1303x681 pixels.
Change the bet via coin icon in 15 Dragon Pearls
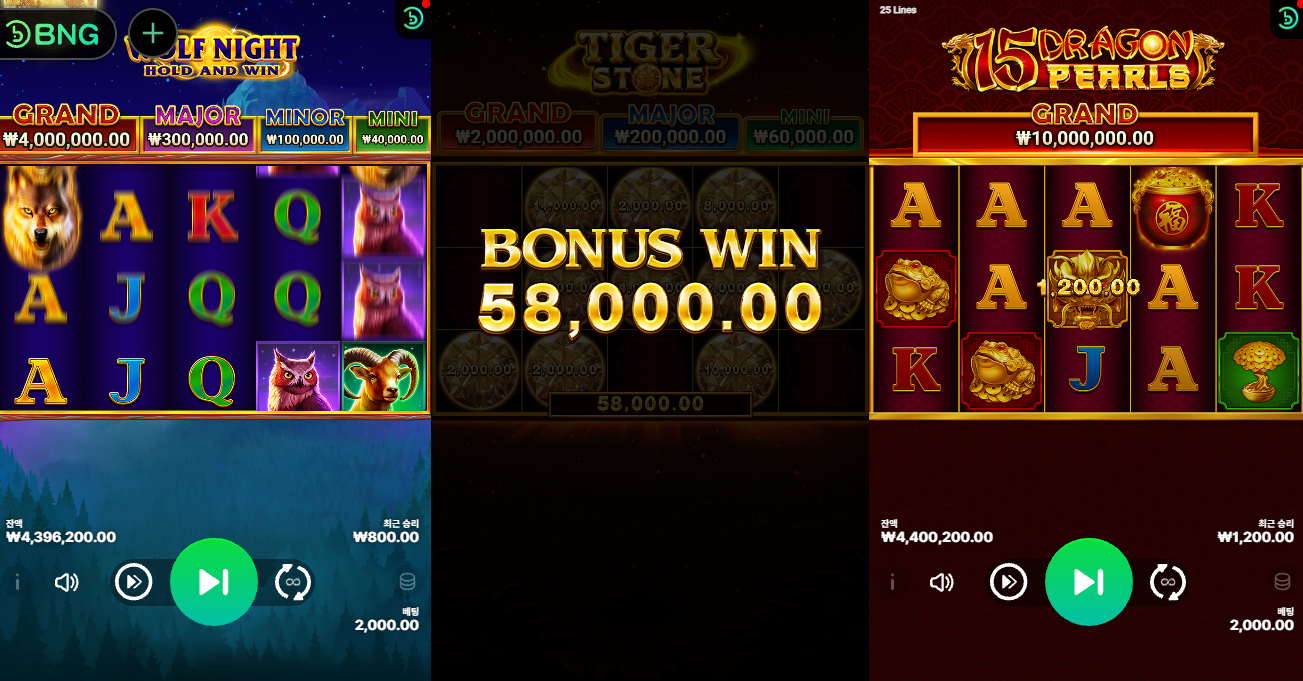point(1282,582)
